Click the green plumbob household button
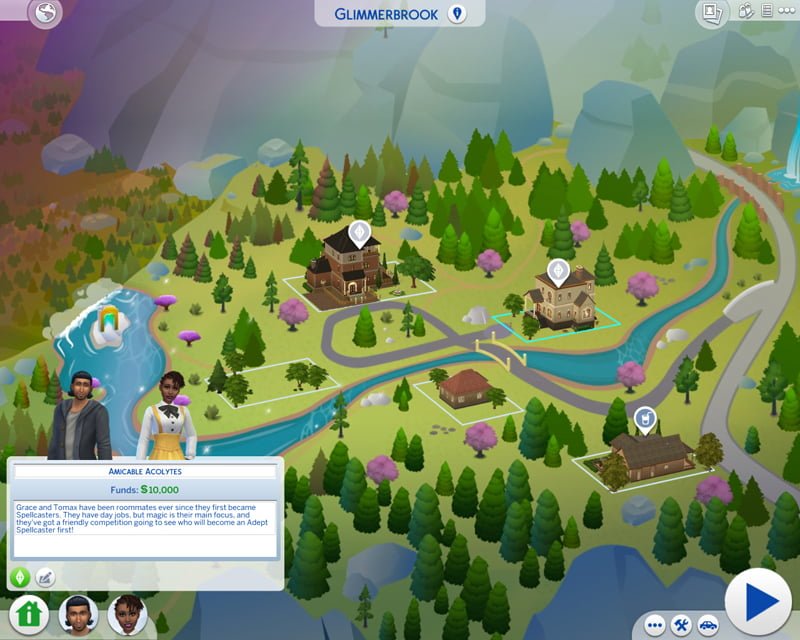The width and height of the screenshot is (800, 640). tap(18, 577)
